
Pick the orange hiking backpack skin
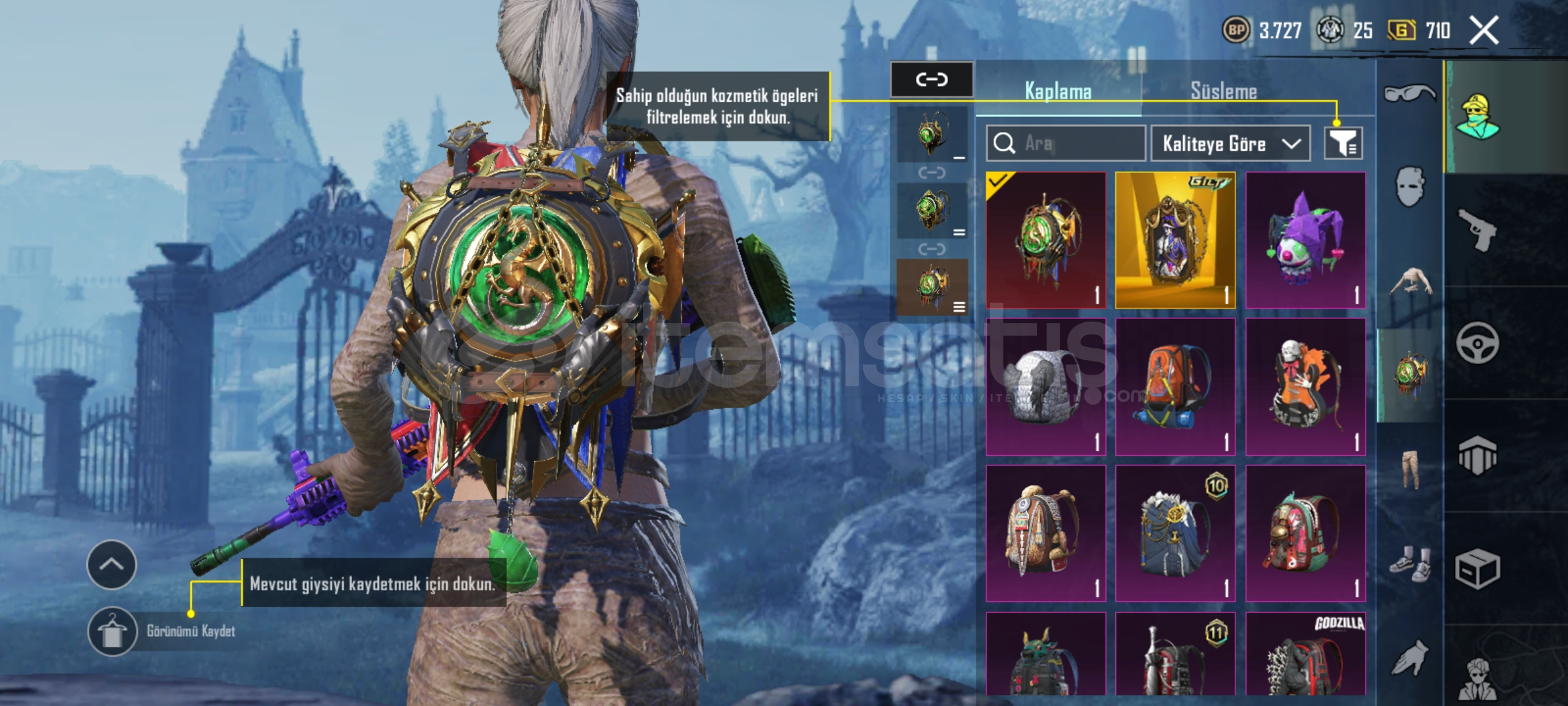click(1175, 387)
